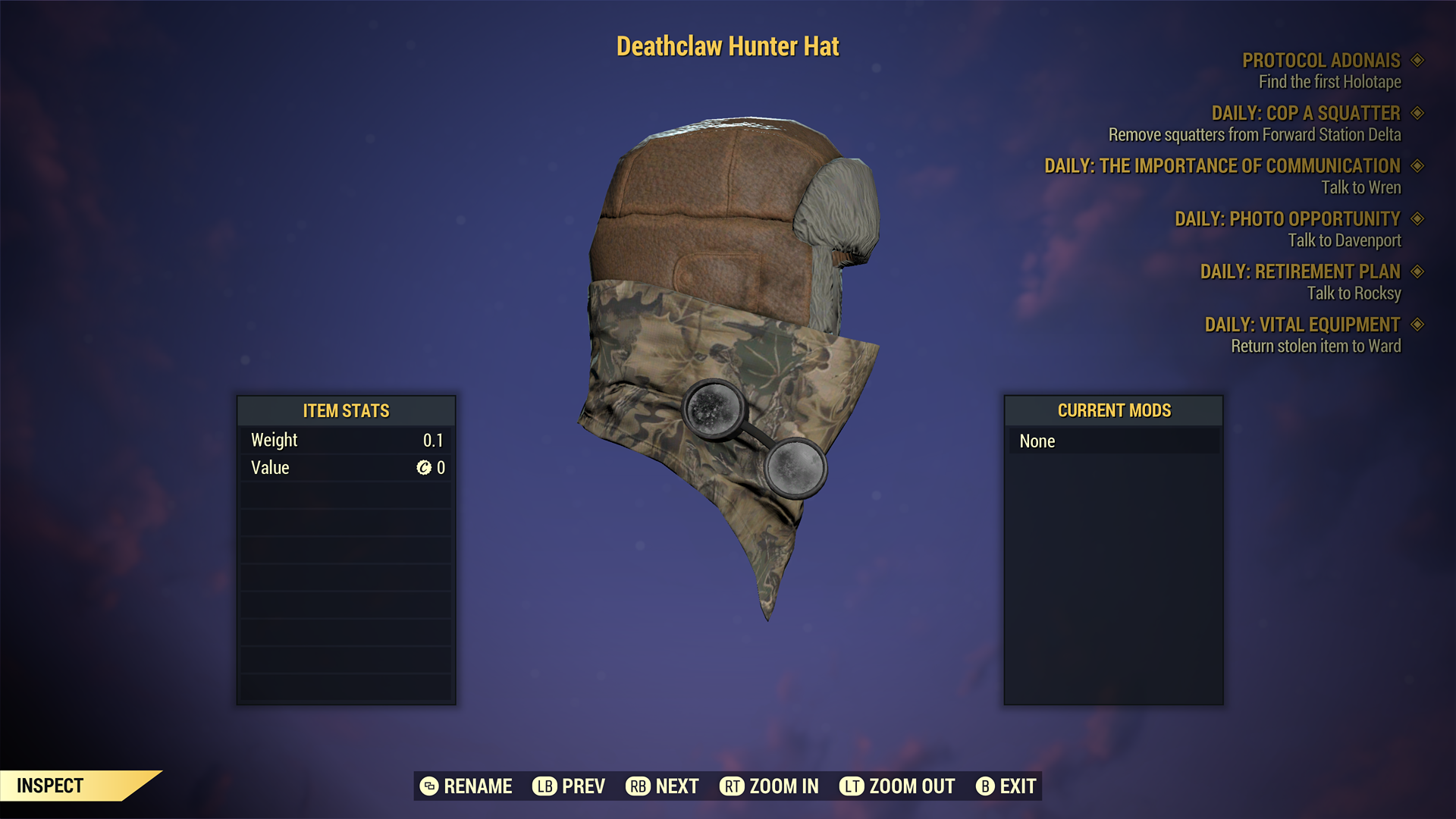This screenshot has height=819, width=1456.
Task: Click the B button icon next to EXIT
Action: (985, 786)
